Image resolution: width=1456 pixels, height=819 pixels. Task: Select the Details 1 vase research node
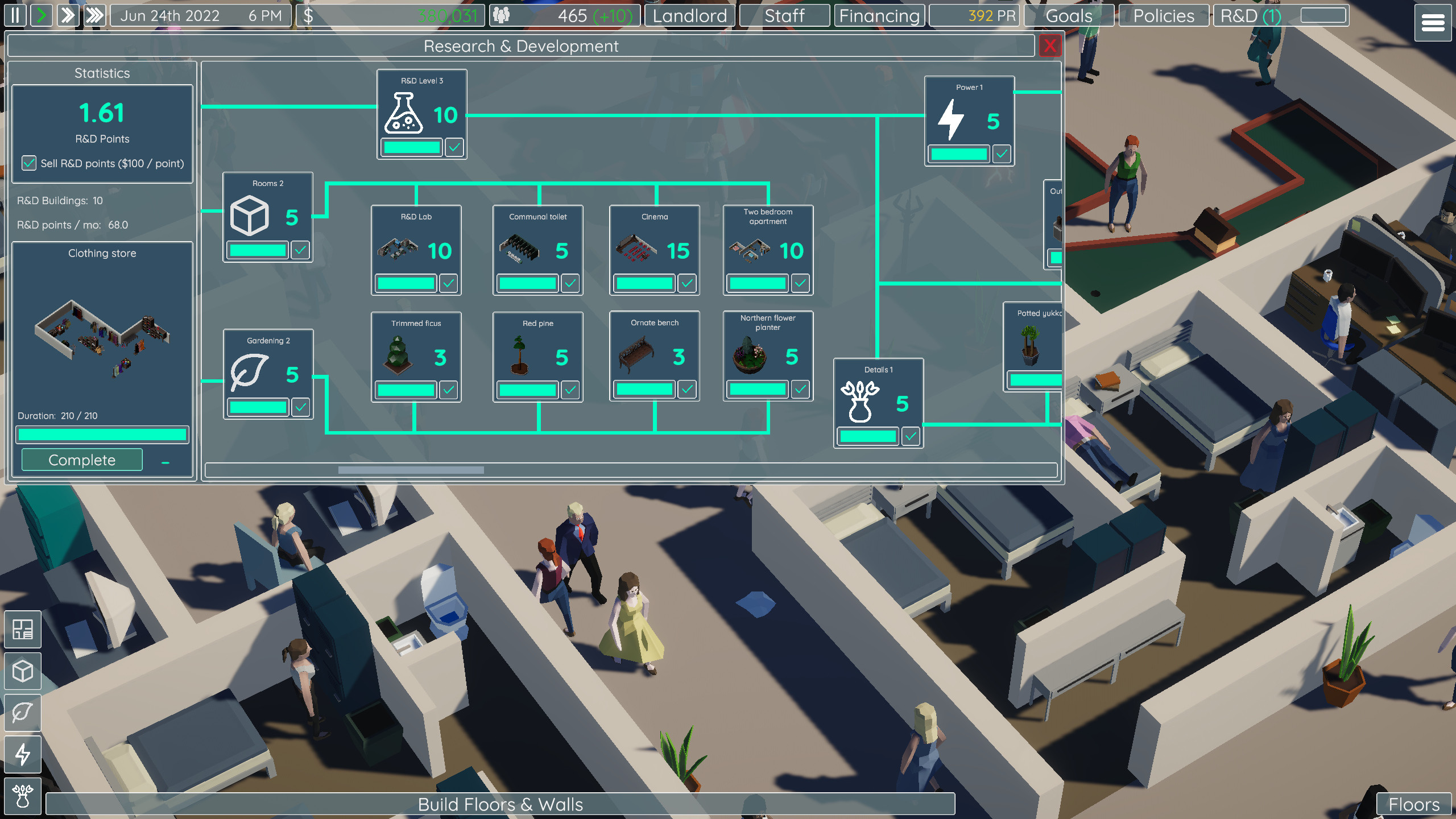click(x=878, y=401)
